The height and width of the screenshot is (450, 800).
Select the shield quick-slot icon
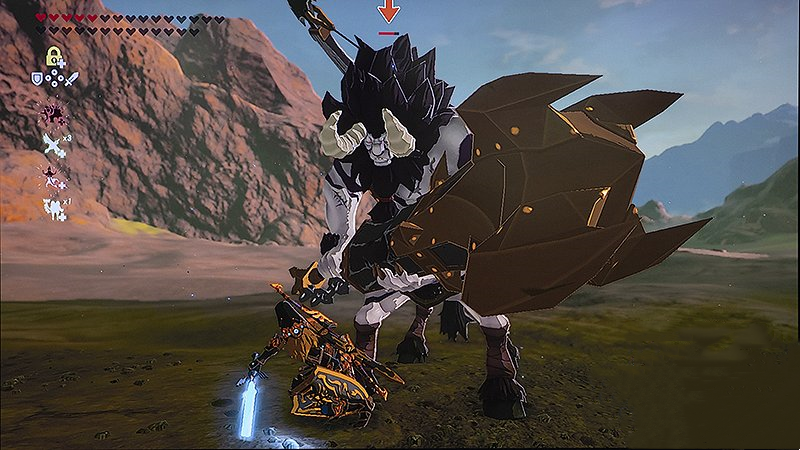pyautogui.click(x=37, y=77)
